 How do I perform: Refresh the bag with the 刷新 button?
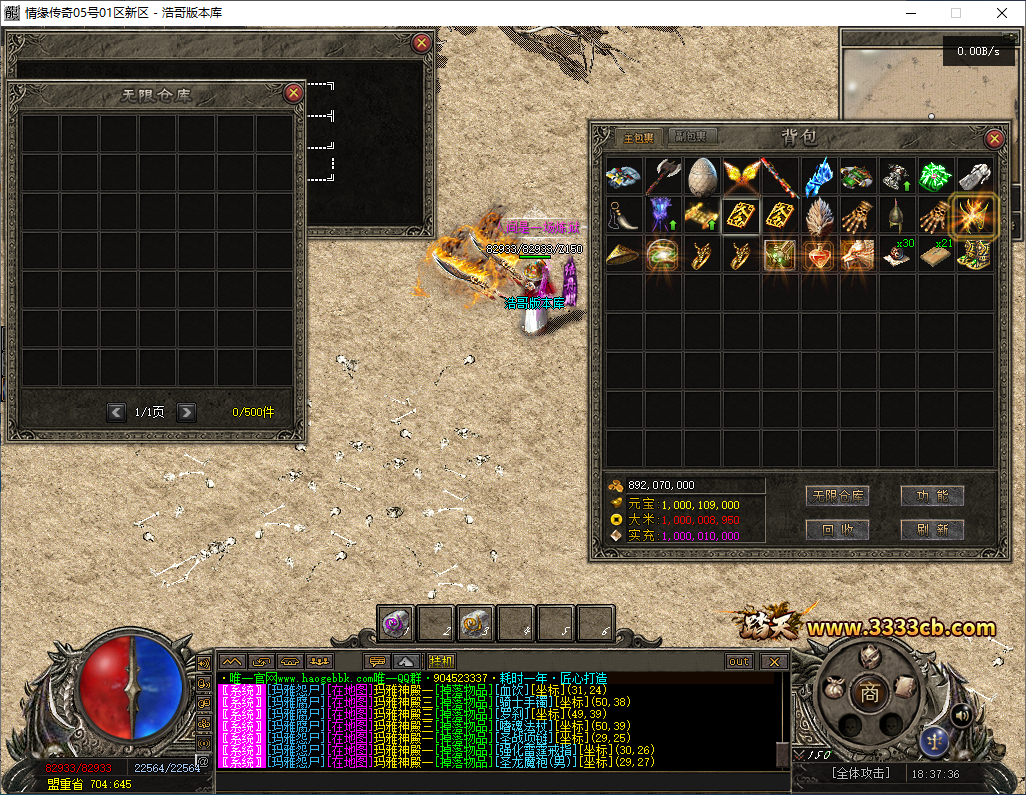coord(932,530)
